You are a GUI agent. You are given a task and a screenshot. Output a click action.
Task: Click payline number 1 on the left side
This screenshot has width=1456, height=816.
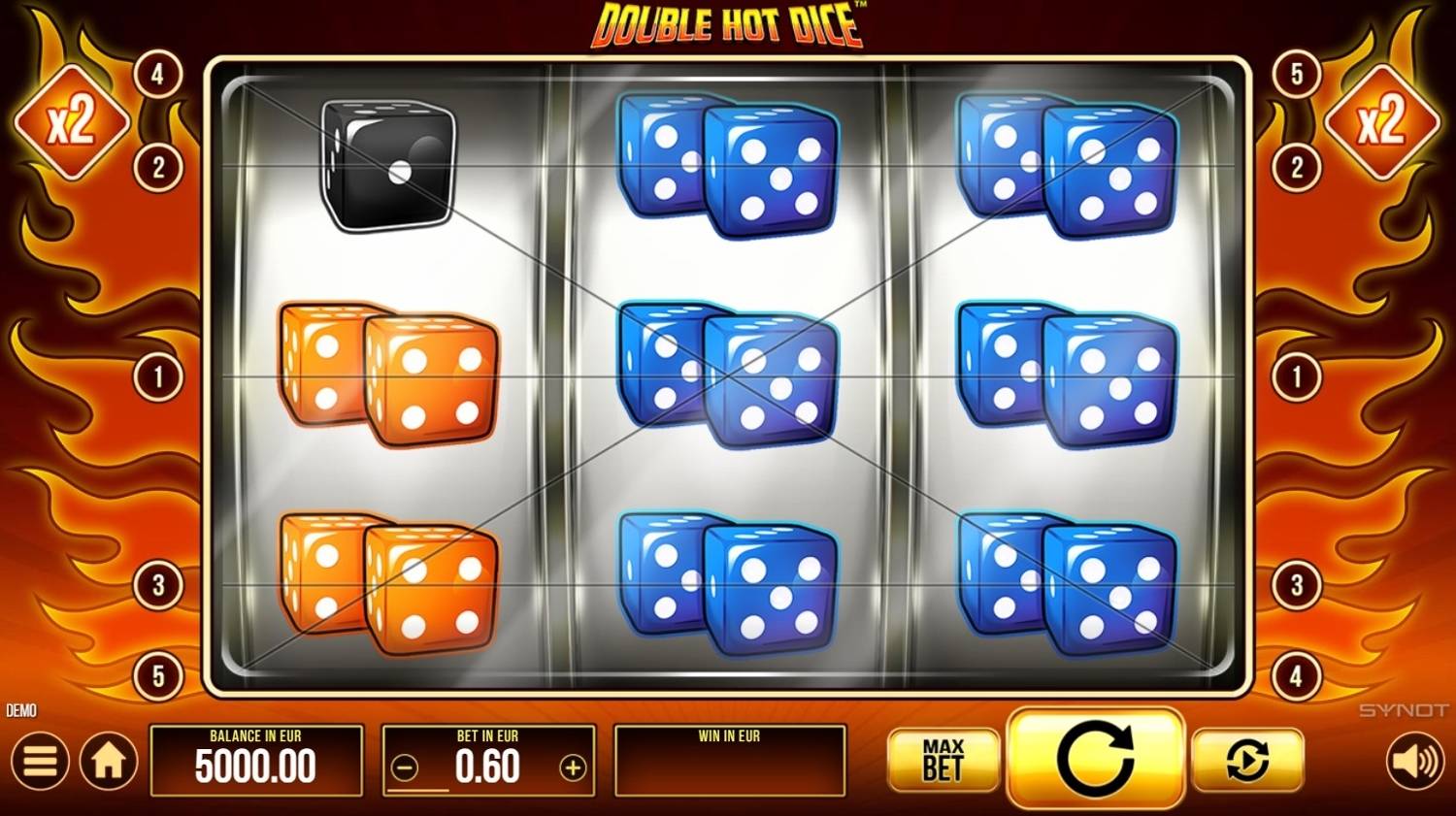click(x=158, y=377)
